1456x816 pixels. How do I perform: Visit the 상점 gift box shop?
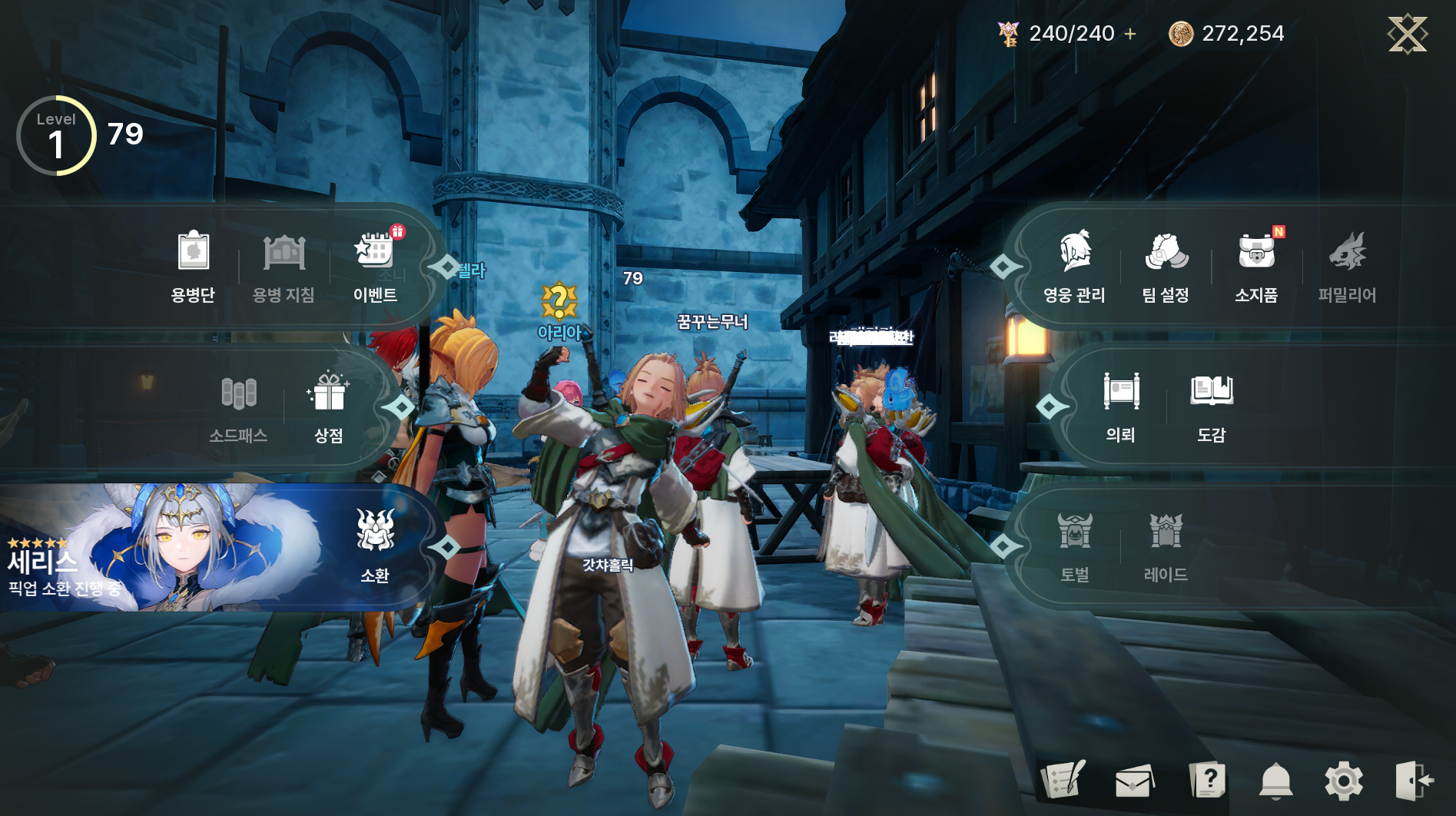tap(329, 407)
